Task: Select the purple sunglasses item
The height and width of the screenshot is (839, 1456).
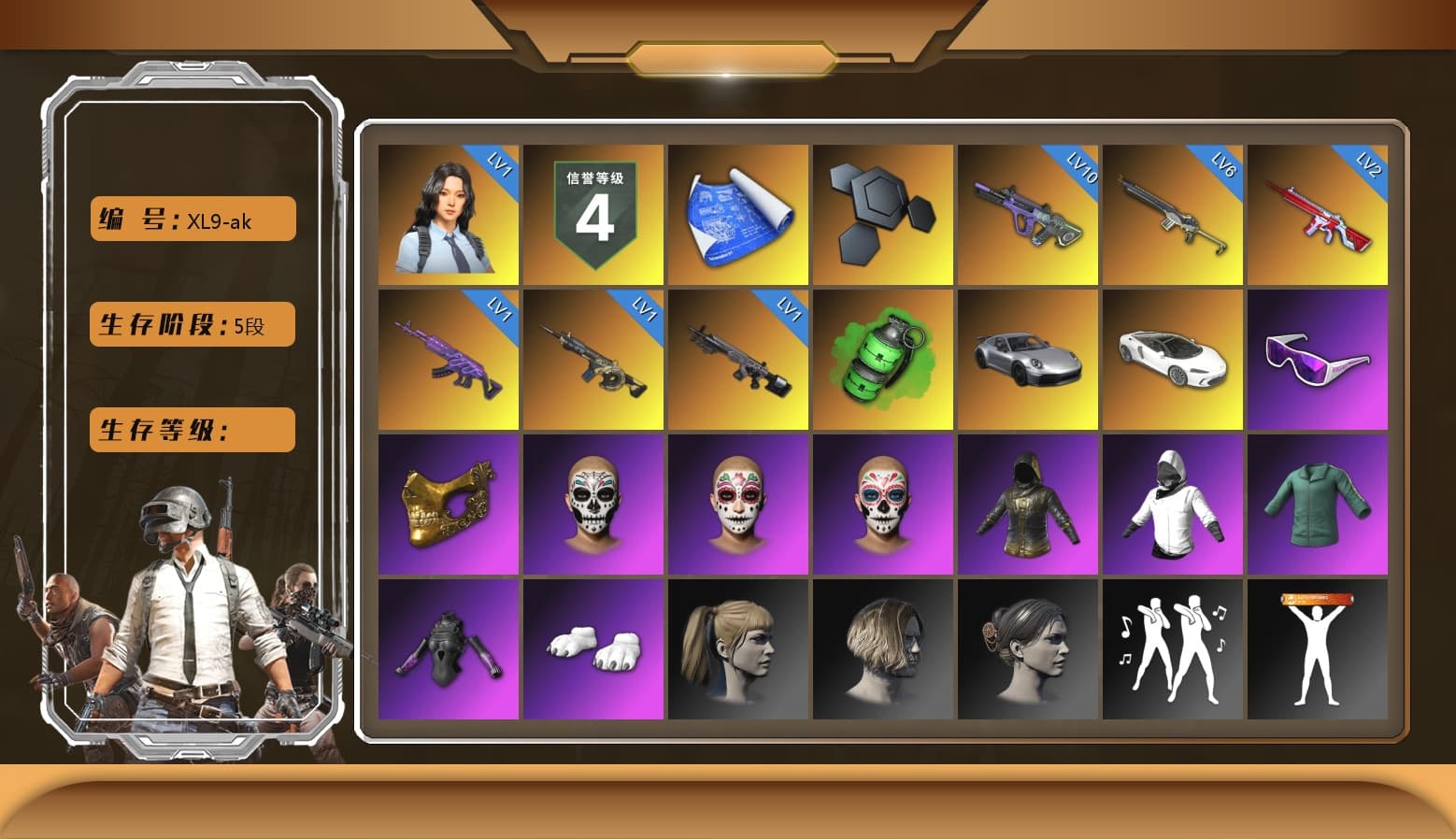Action: (1318, 358)
